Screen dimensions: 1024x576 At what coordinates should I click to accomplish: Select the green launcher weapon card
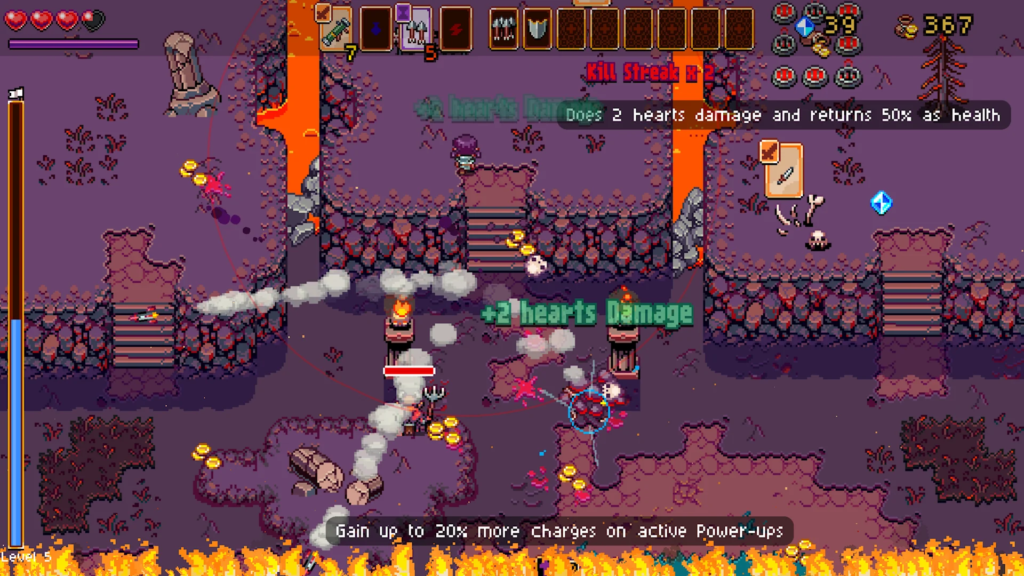[x=335, y=28]
